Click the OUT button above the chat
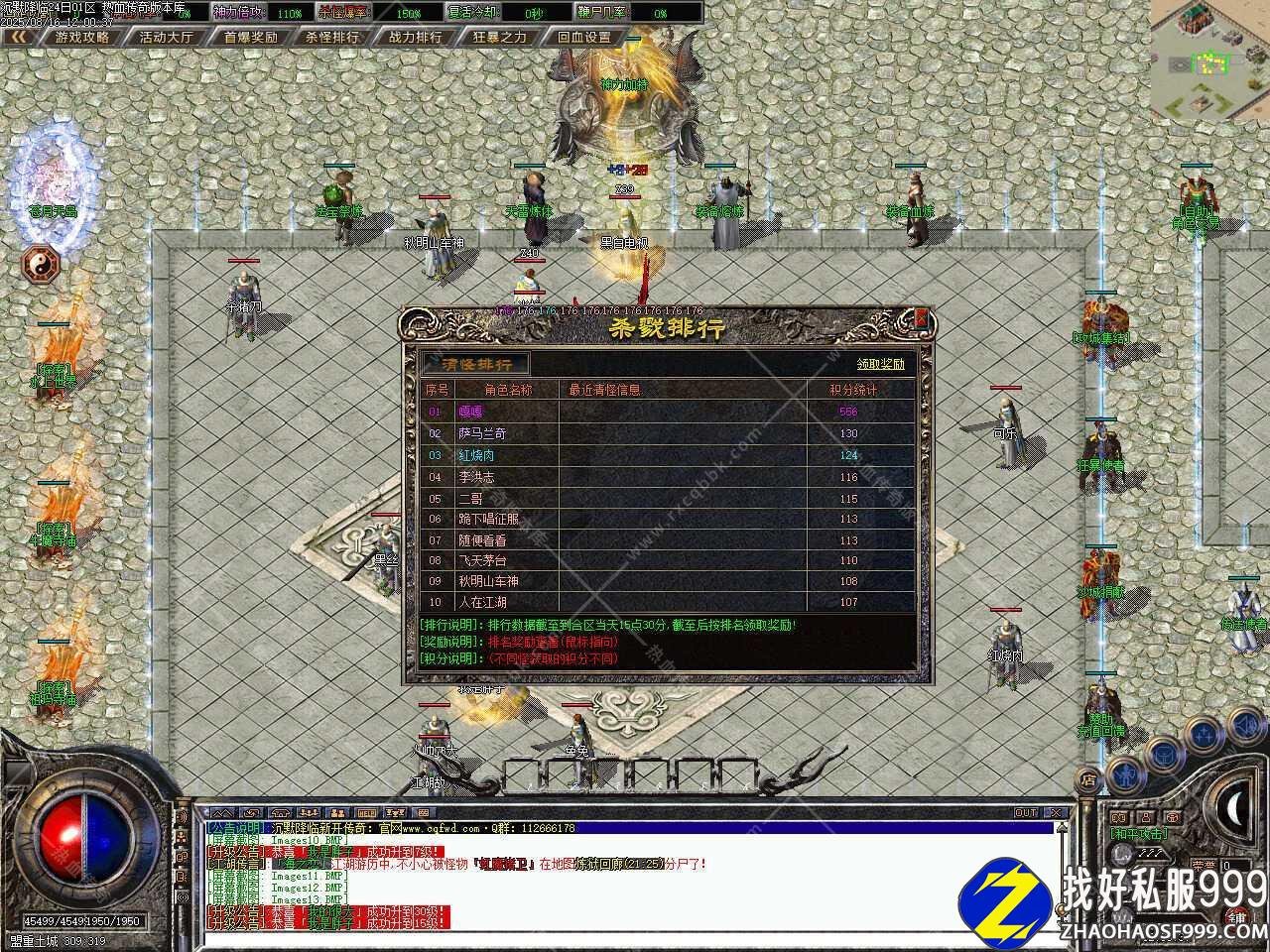This screenshot has height=952, width=1270. [1026, 812]
